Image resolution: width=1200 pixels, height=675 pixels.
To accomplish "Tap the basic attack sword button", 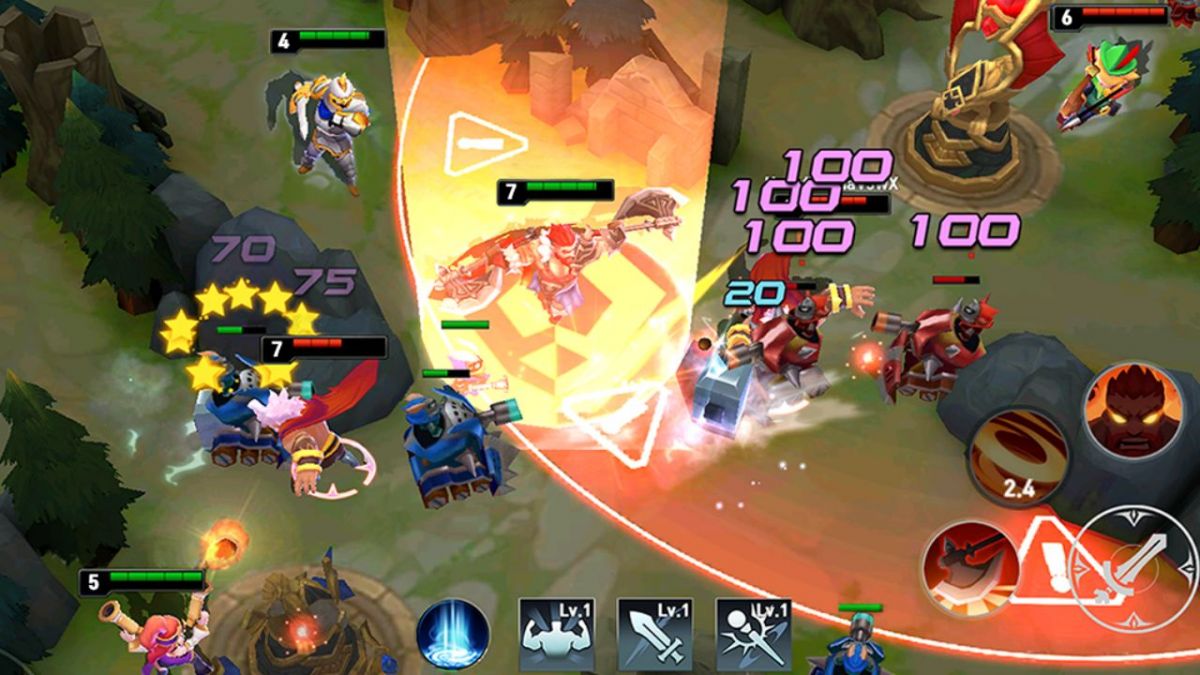I will coord(1133,567).
